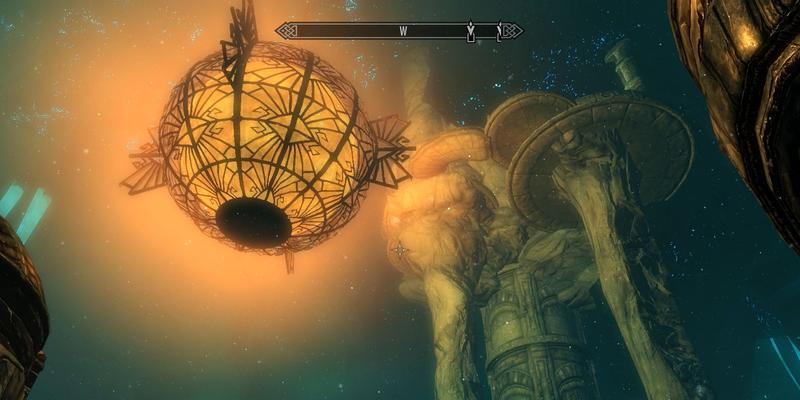Image resolution: width=800 pixels, height=400 pixels.
Task: Select the quest marker closest to W
Action: point(469,31)
